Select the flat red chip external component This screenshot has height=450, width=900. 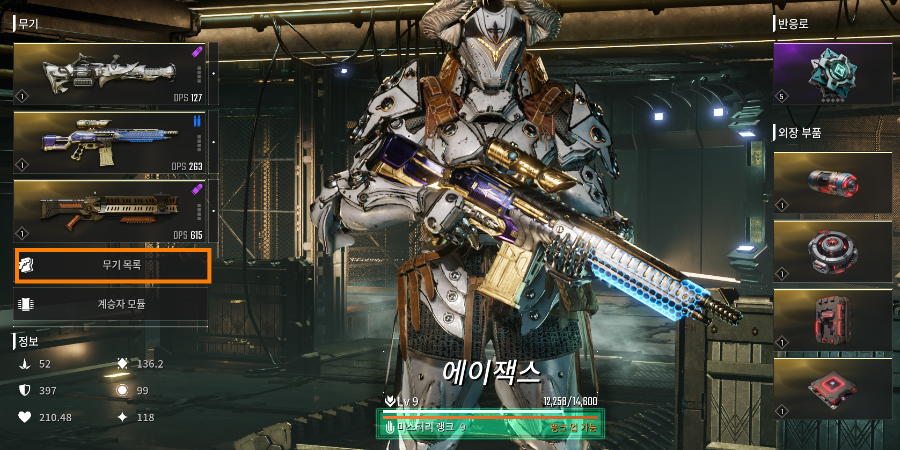[832, 388]
